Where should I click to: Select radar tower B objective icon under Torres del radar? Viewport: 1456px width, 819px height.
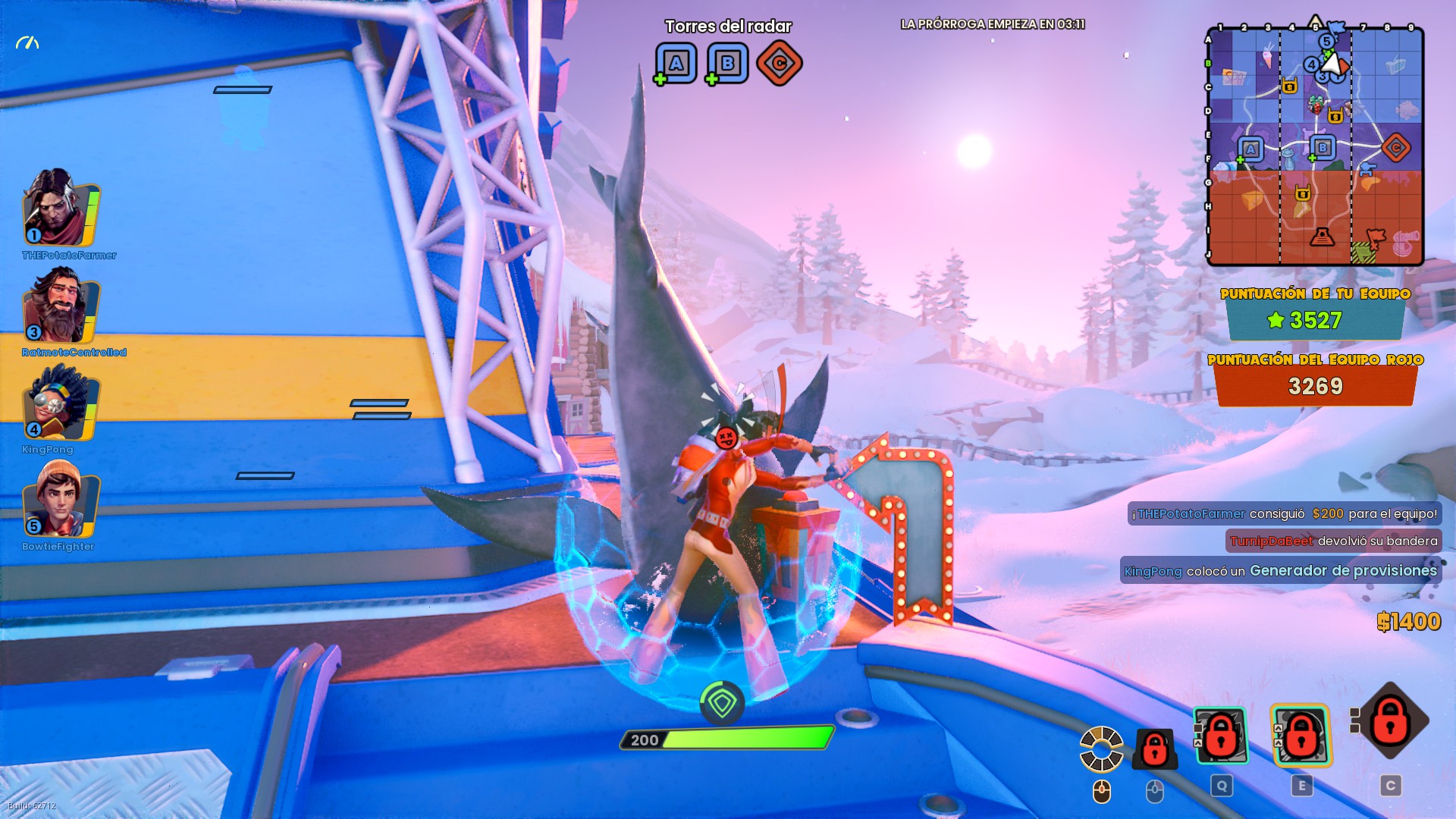coord(727,64)
